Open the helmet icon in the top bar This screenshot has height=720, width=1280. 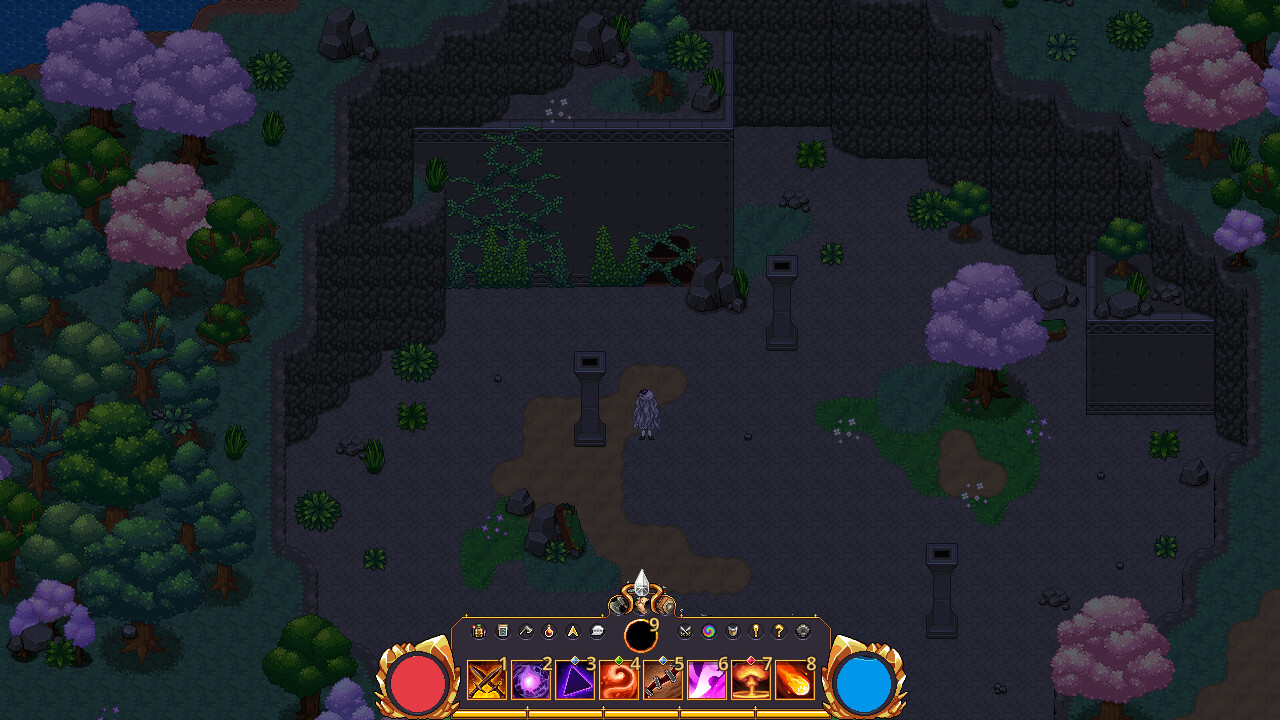(732, 631)
